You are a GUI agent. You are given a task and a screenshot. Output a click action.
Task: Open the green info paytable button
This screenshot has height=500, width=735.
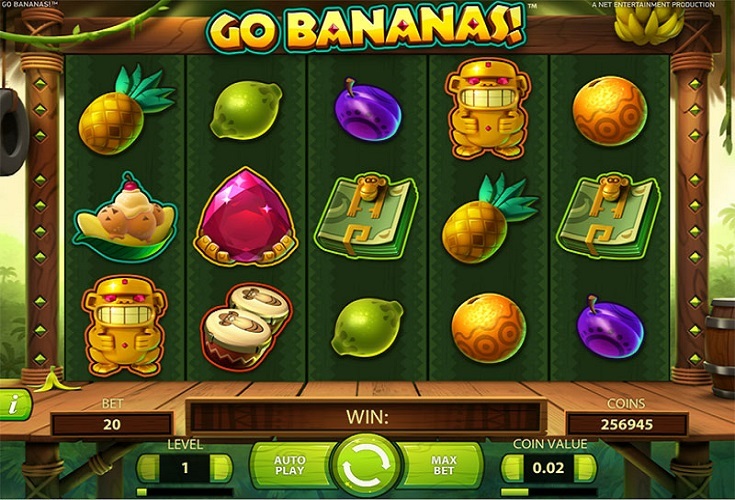pyautogui.click(x=14, y=404)
